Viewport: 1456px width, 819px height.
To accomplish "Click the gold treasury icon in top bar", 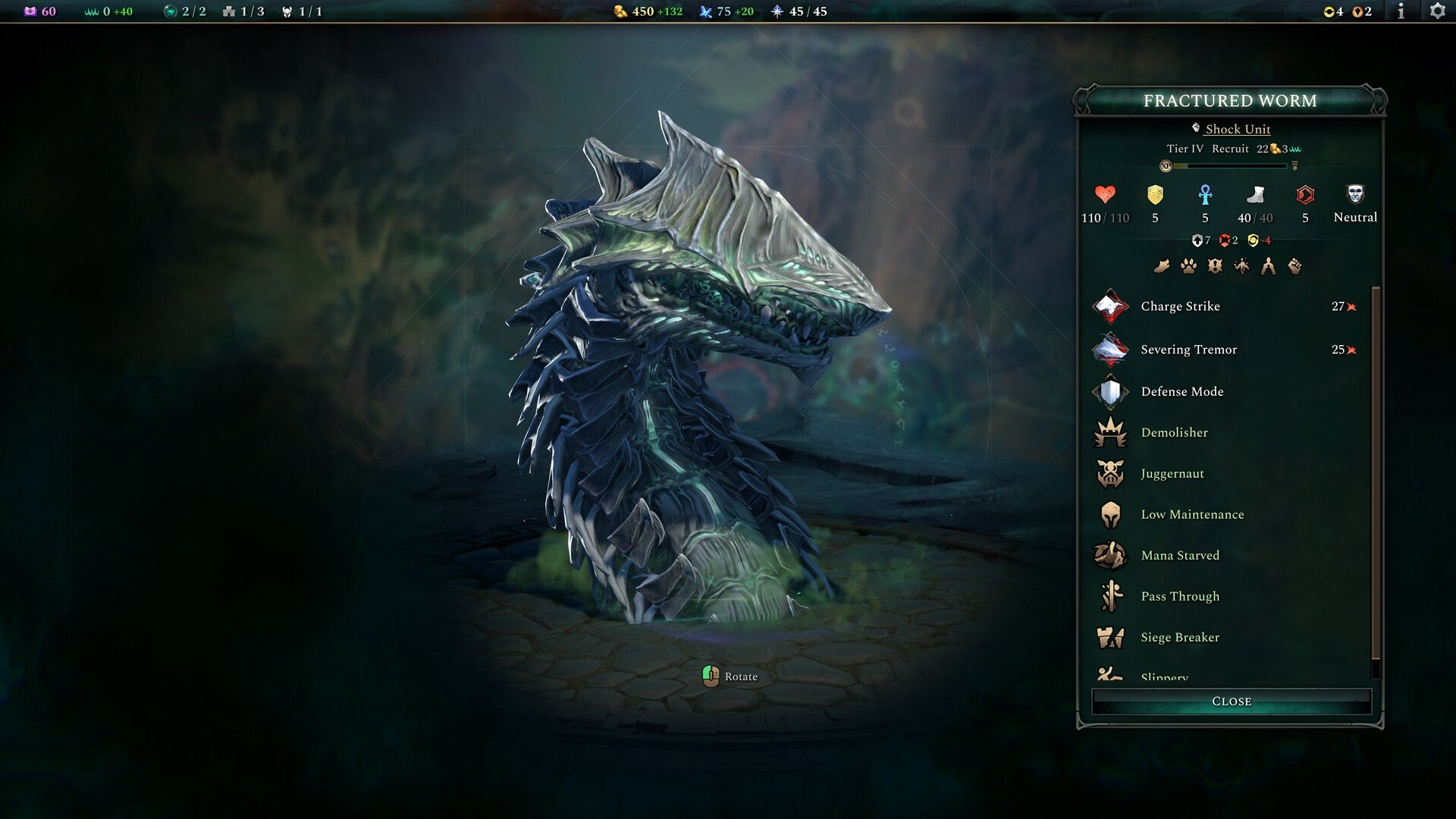I will coord(620,11).
